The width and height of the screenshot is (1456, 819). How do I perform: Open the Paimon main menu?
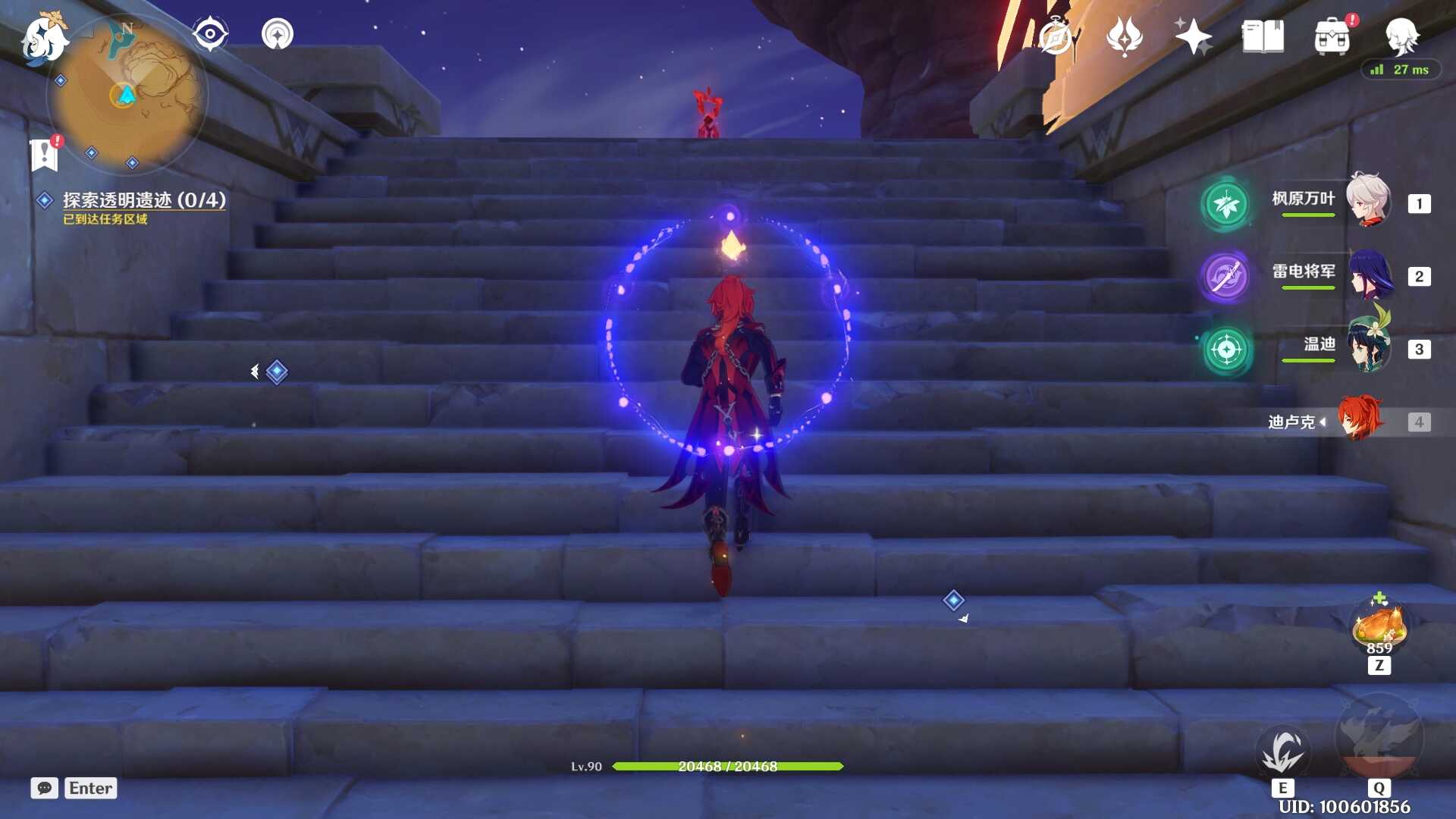coord(43,38)
